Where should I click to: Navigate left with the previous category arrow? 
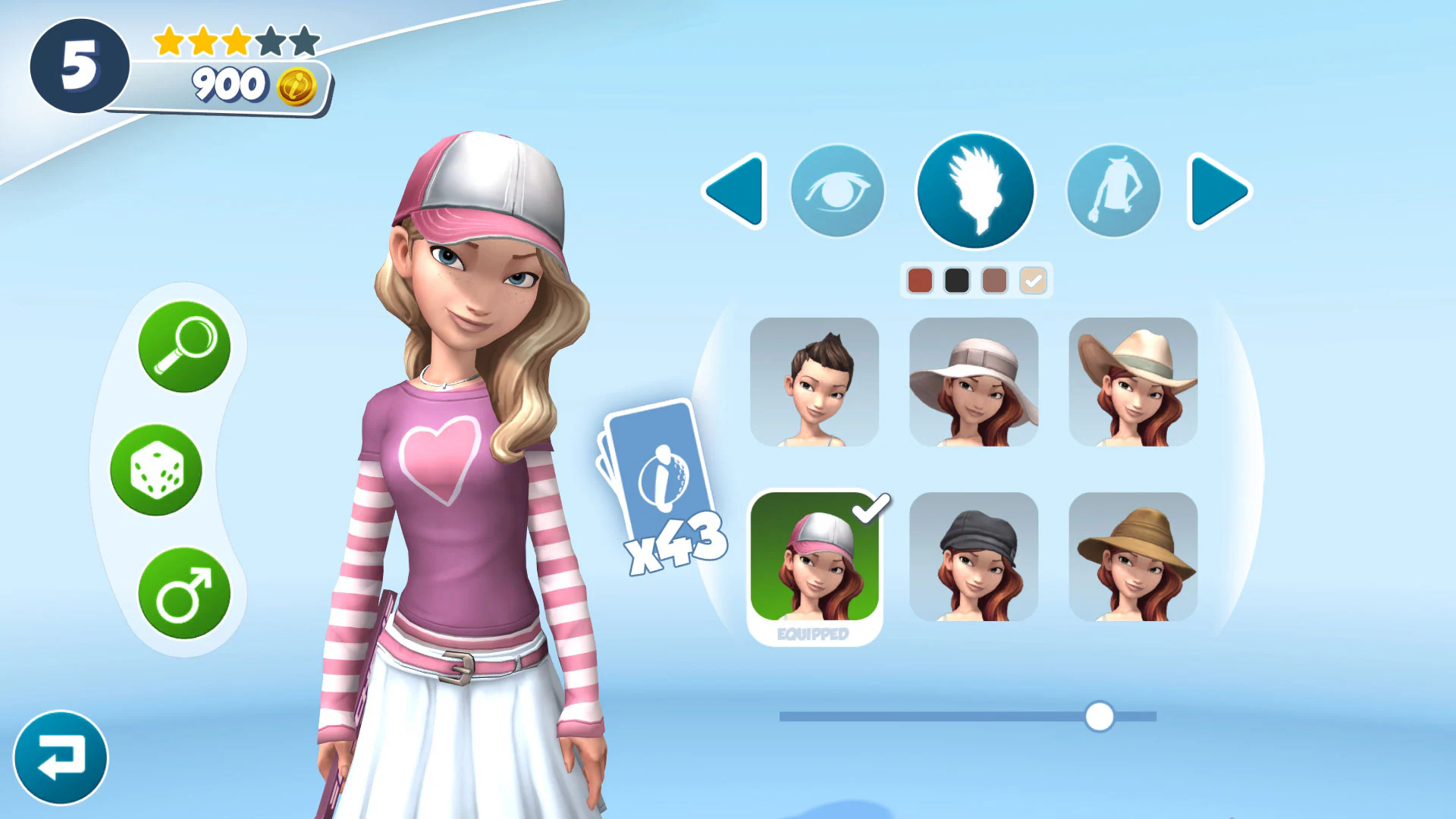(x=734, y=190)
